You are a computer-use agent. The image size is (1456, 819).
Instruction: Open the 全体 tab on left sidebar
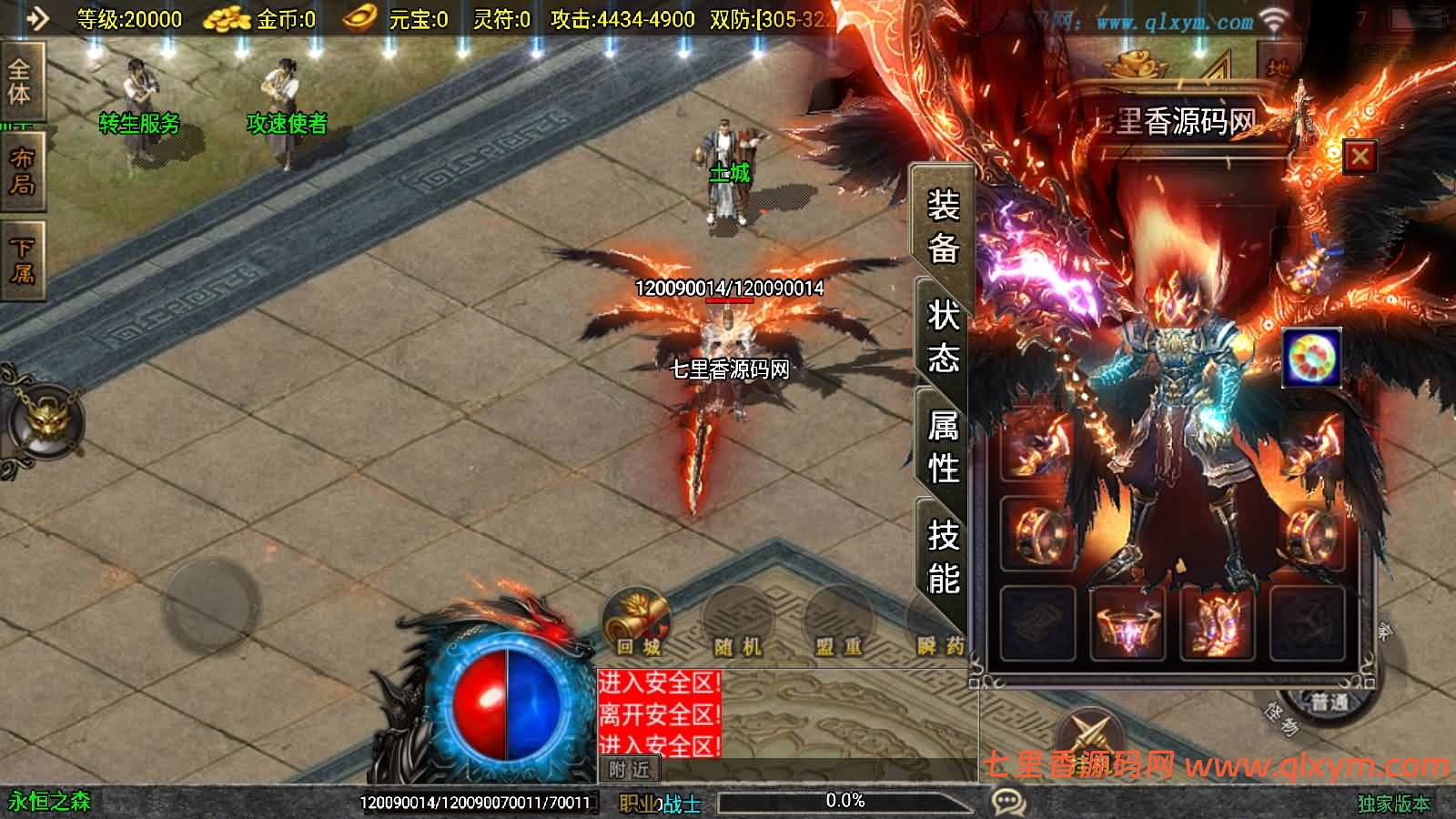tap(20, 82)
